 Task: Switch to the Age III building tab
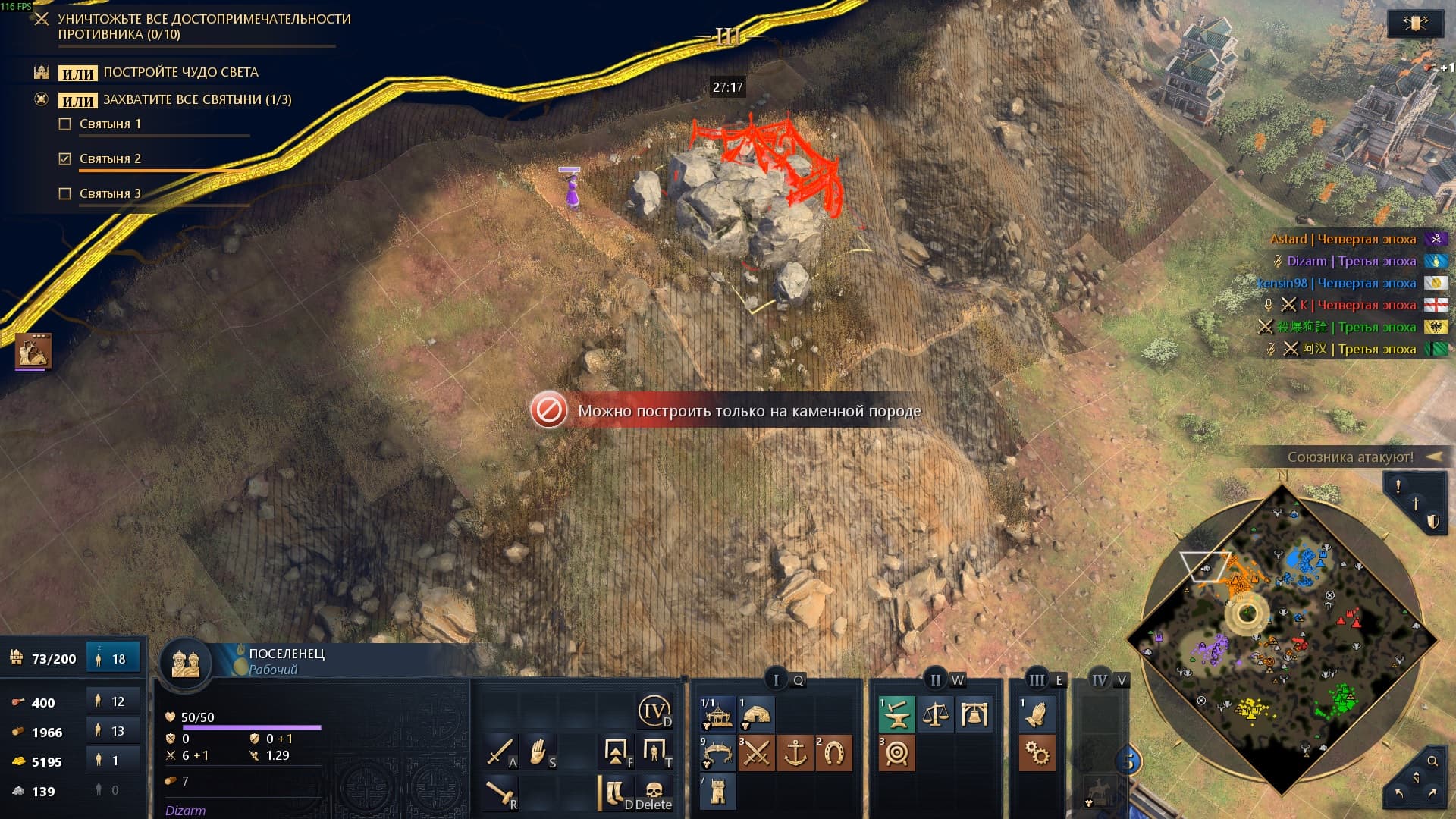click(1037, 679)
